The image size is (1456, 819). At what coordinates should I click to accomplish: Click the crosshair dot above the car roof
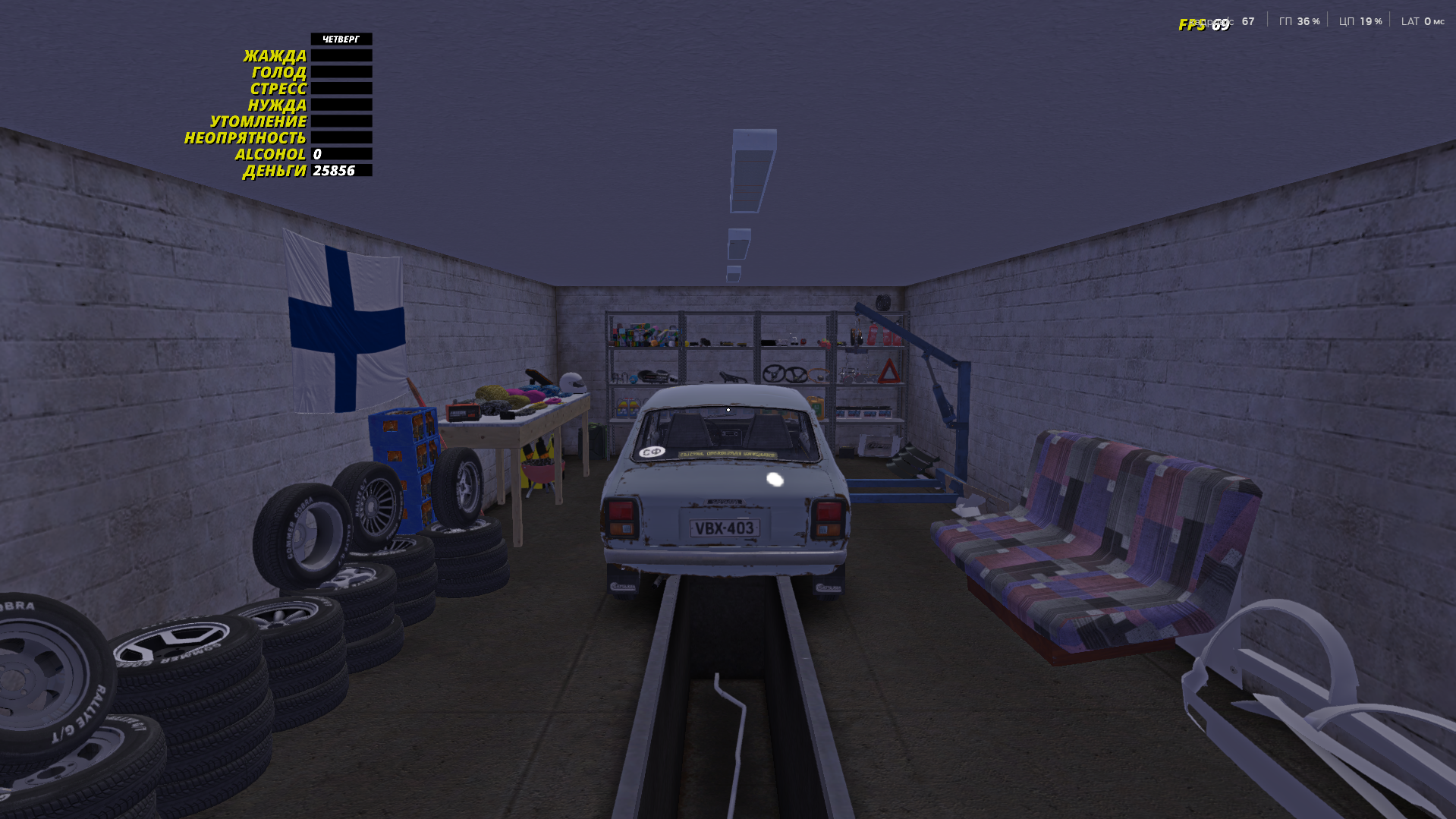pyautogui.click(x=728, y=409)
